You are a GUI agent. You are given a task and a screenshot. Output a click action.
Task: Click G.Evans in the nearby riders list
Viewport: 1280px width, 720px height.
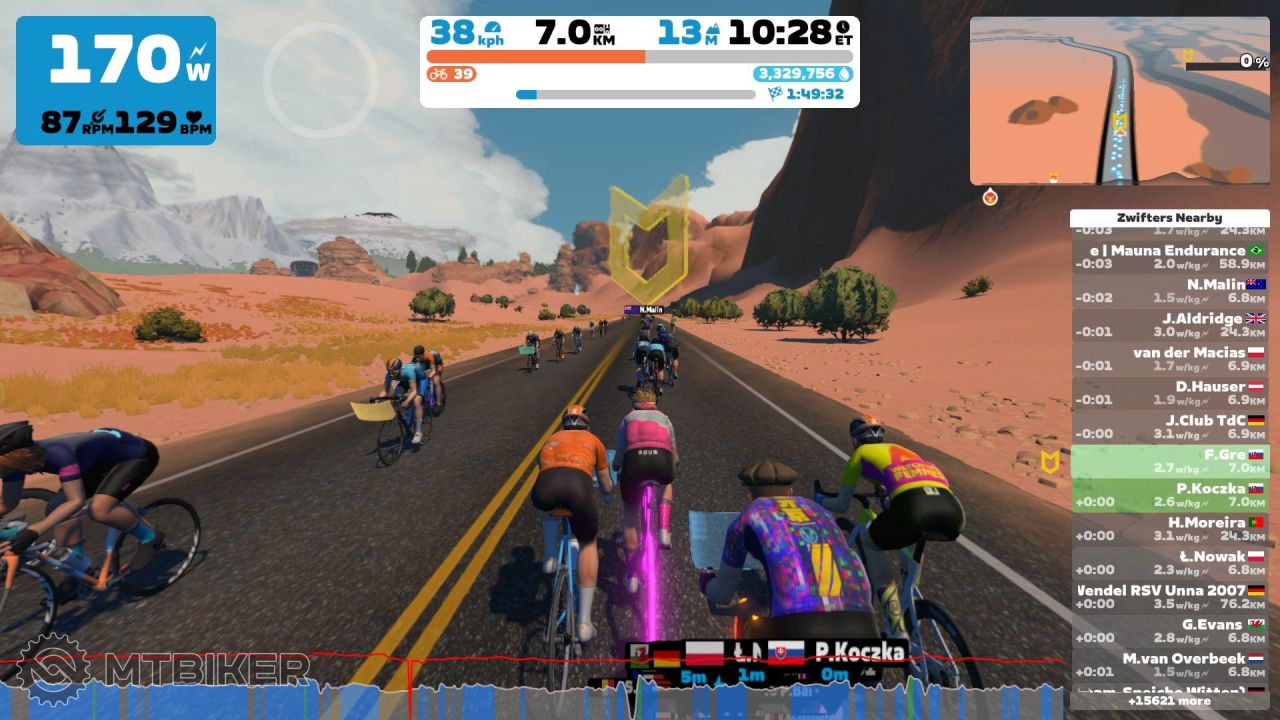(1169, 631)
